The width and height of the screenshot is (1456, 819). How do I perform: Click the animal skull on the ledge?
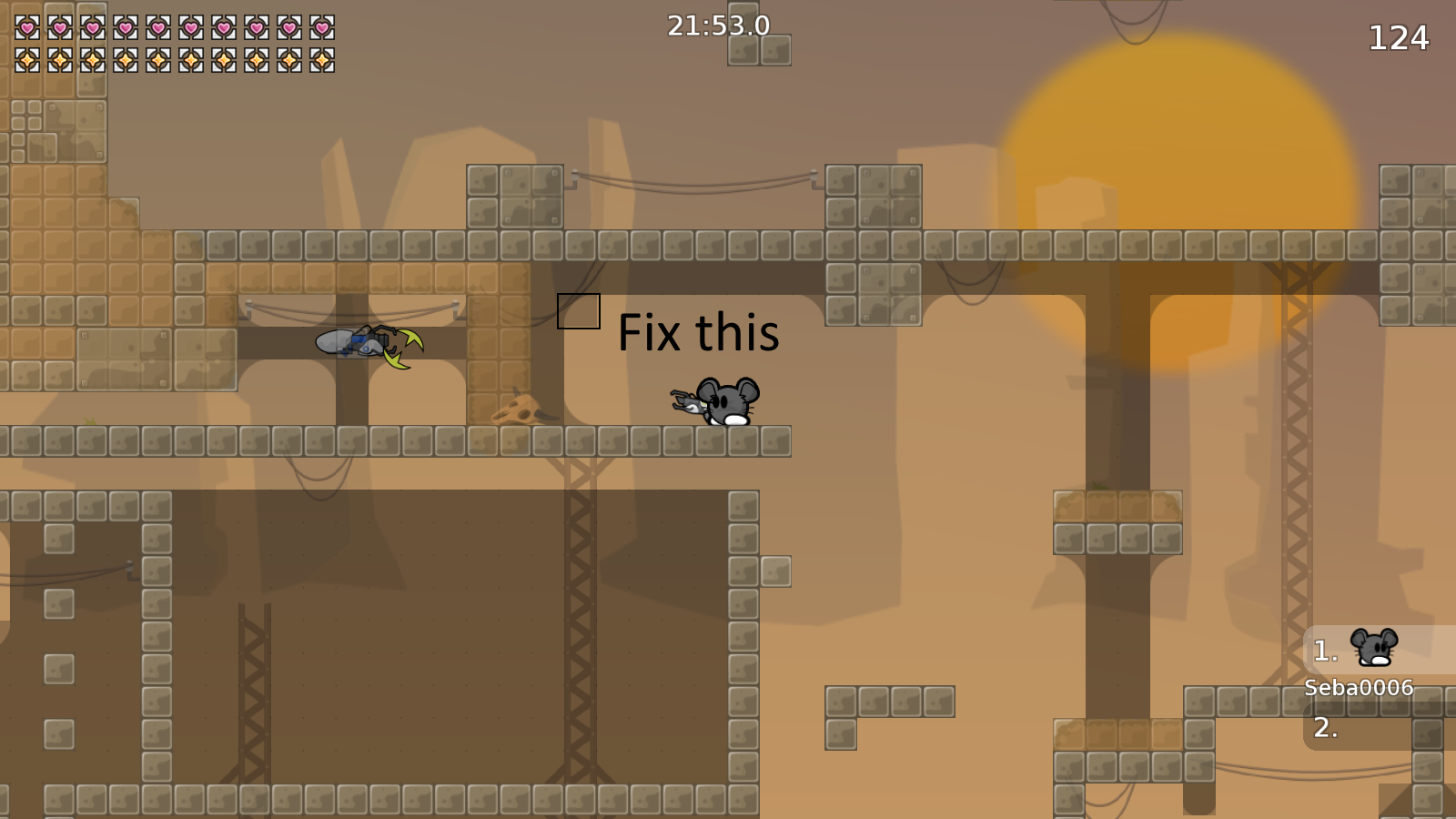[521, 411]
